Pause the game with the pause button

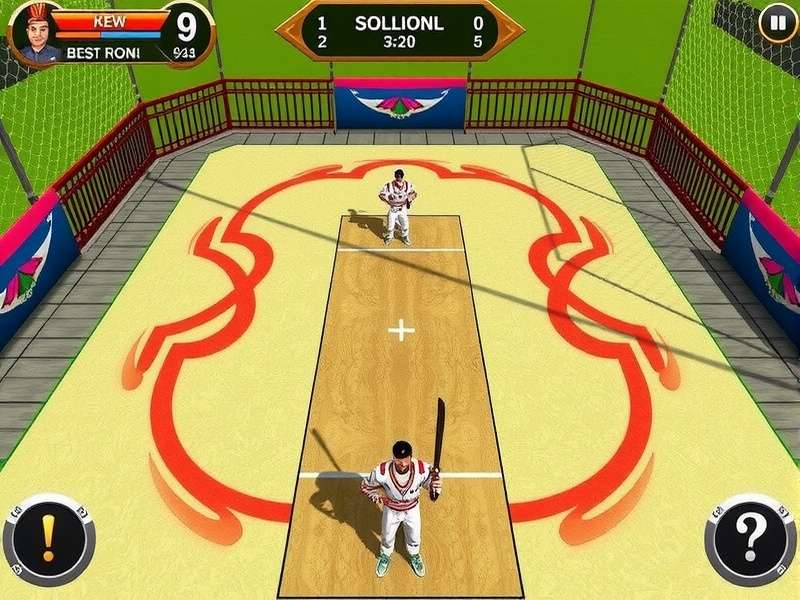pyautogui.click(x=777, y=22)
